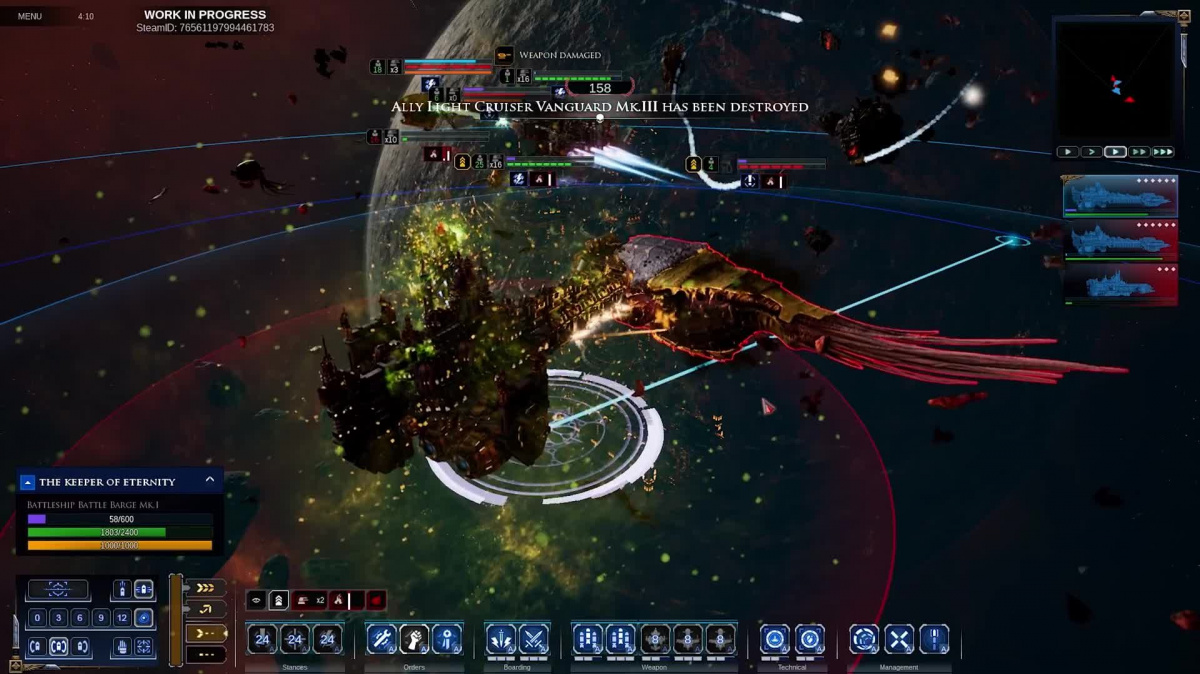
Task: Set engagement range to 0
Action: pos(38,618)
